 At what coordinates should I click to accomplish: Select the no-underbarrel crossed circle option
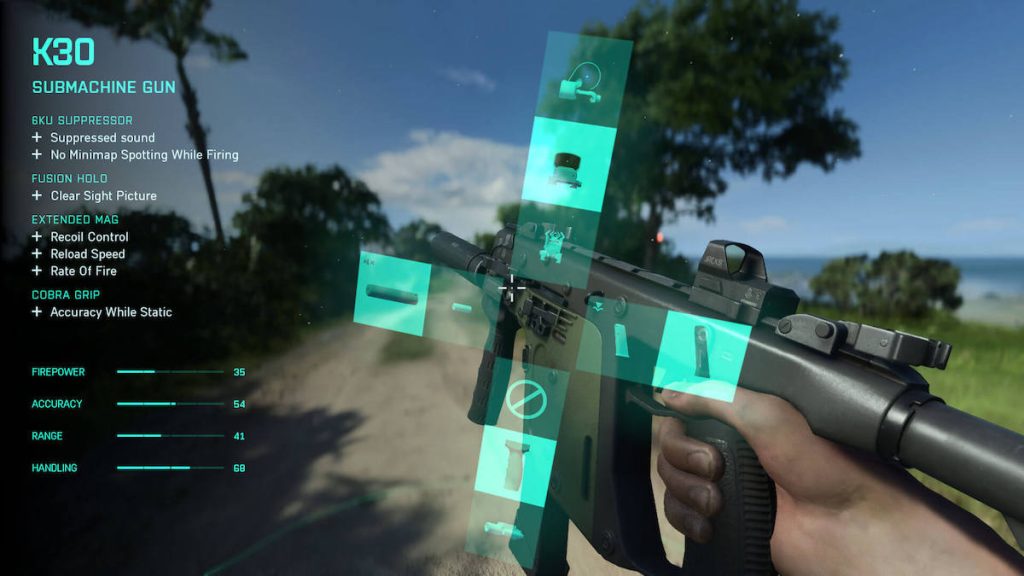(524, 400)
